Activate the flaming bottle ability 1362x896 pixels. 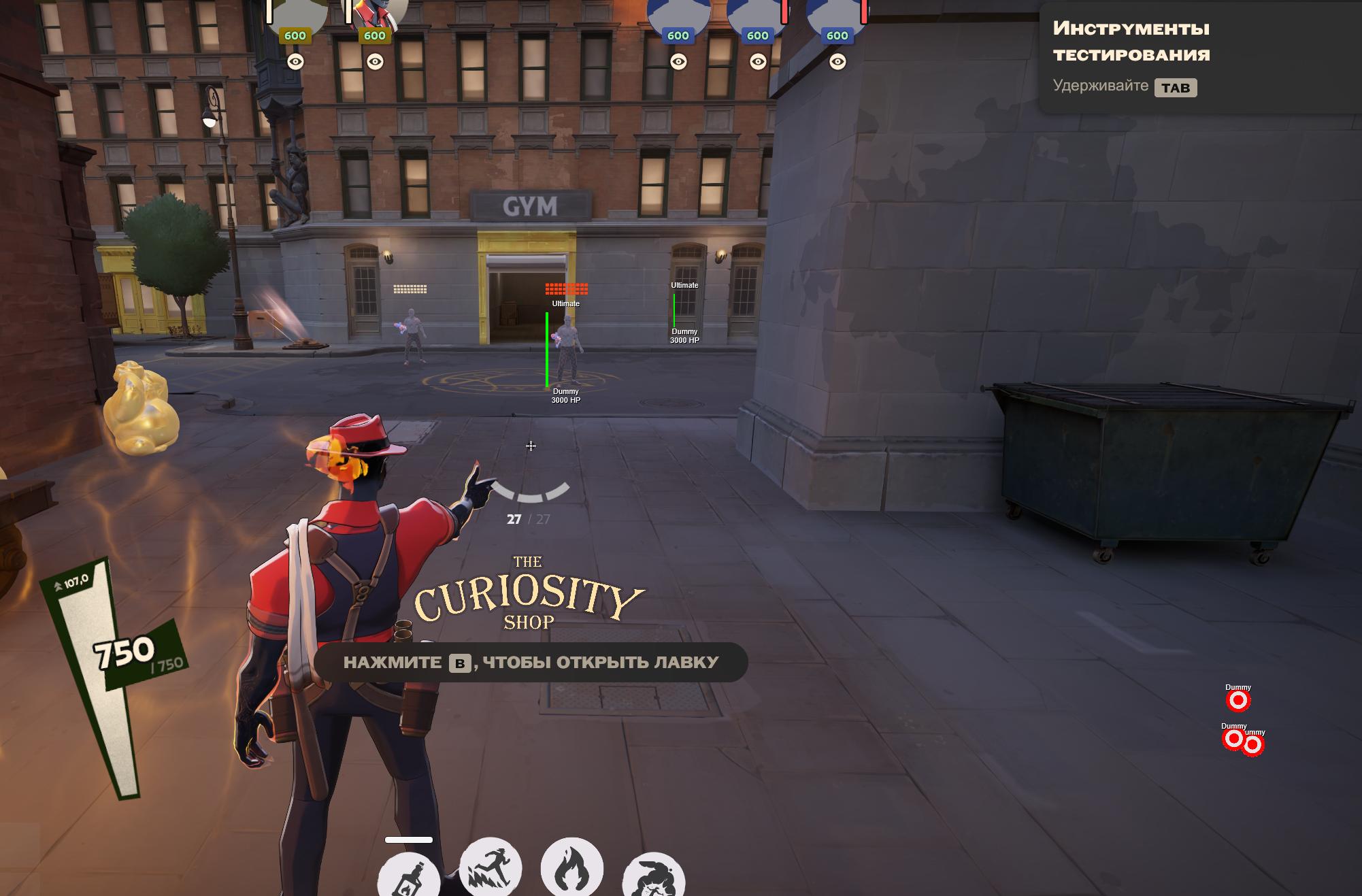click(409, 876)
